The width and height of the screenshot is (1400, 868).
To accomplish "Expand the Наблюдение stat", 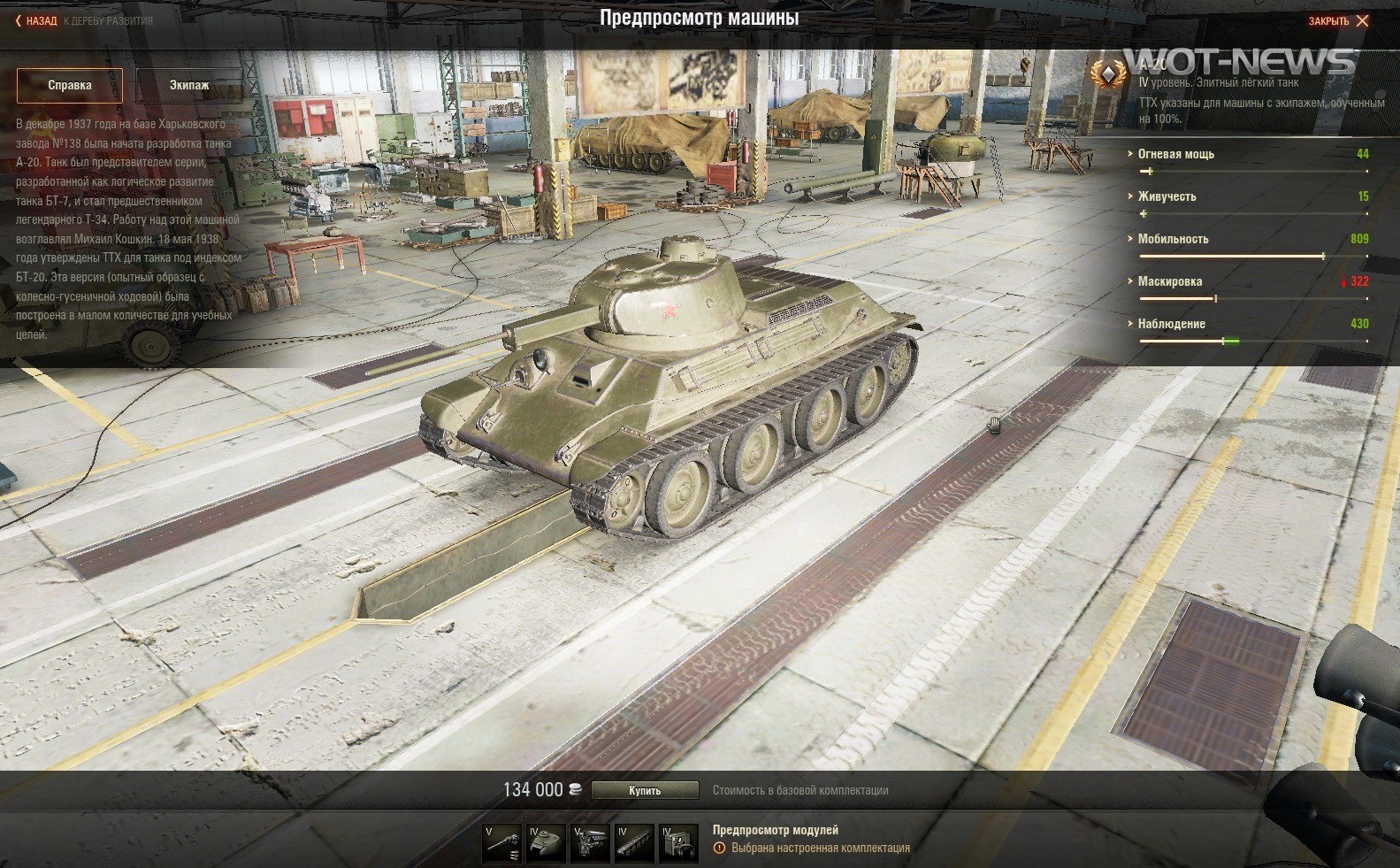I will click(x=1171, y=324).
